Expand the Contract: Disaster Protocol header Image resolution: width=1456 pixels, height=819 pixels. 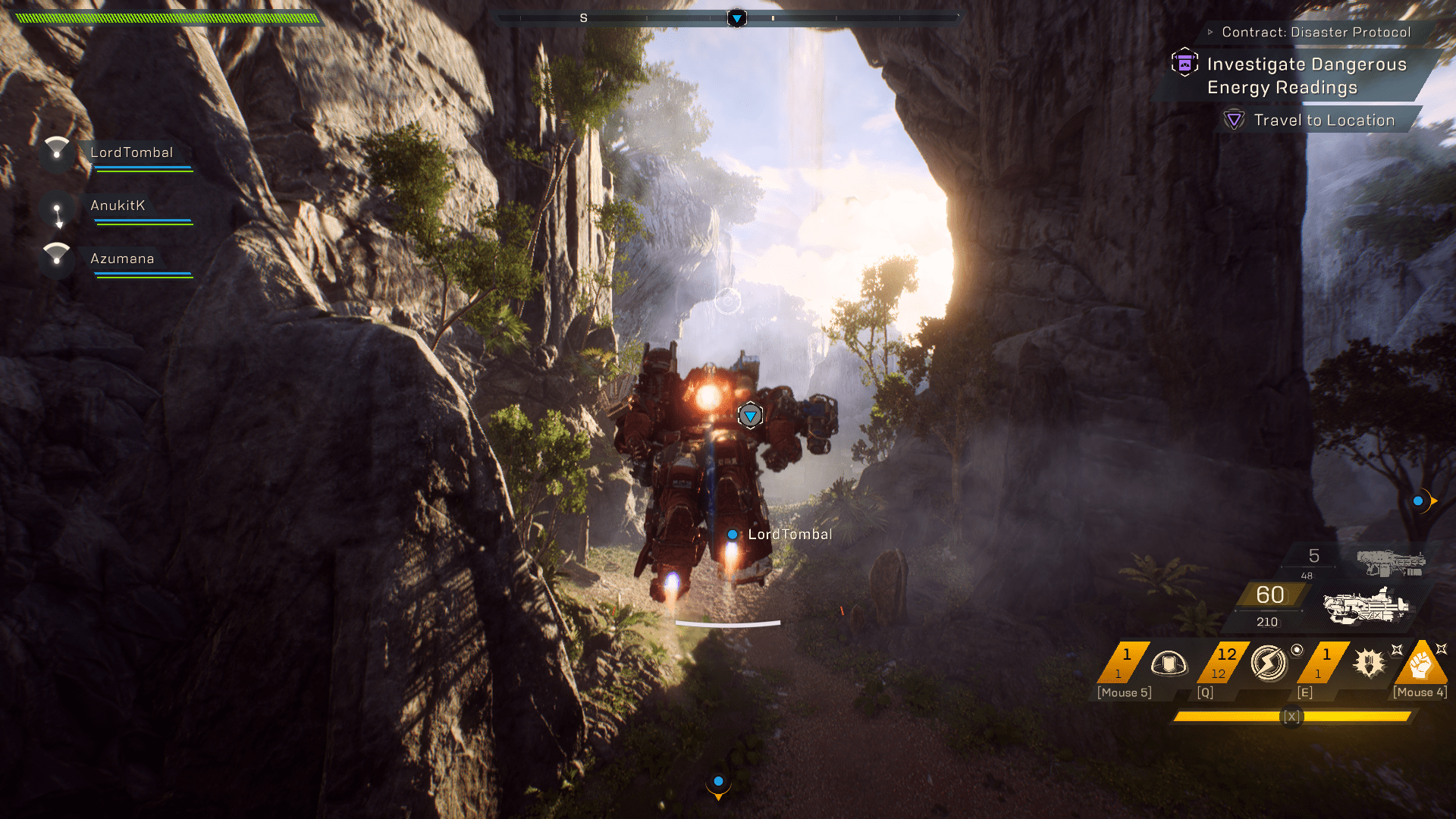click(1316, 32)
